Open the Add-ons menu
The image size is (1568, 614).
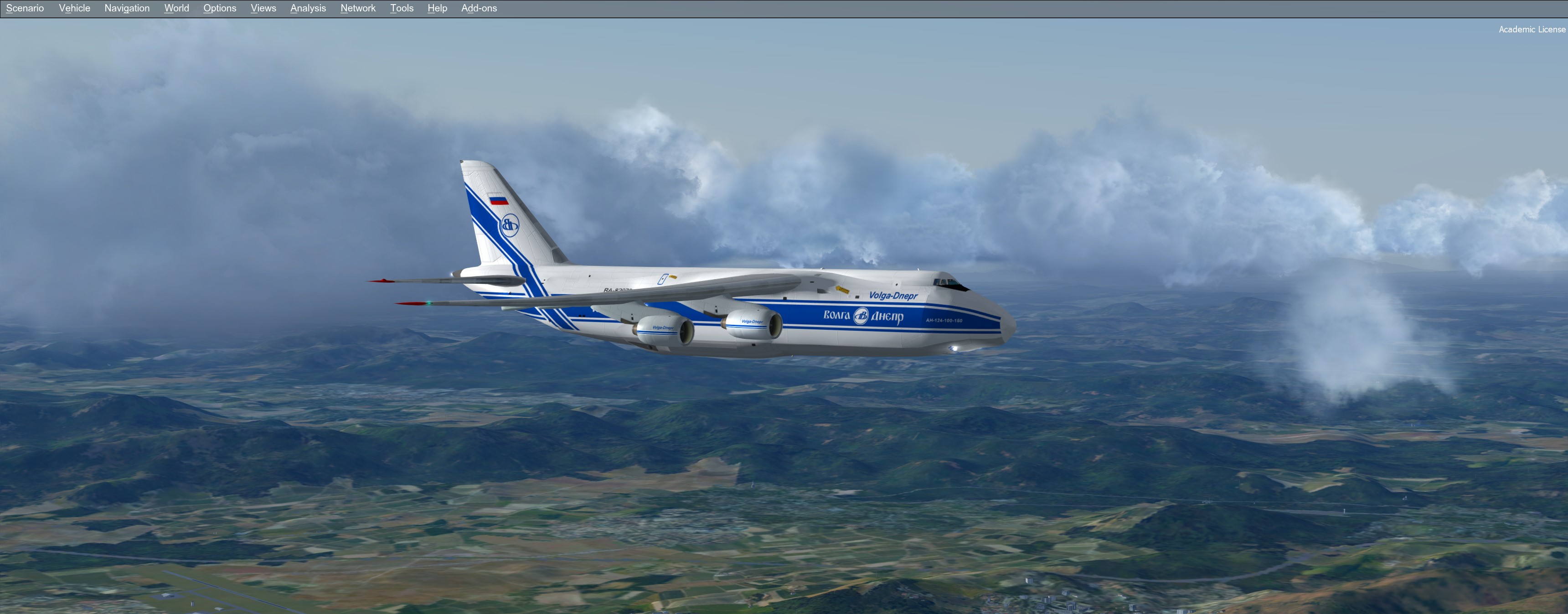(x=479, y=8)
